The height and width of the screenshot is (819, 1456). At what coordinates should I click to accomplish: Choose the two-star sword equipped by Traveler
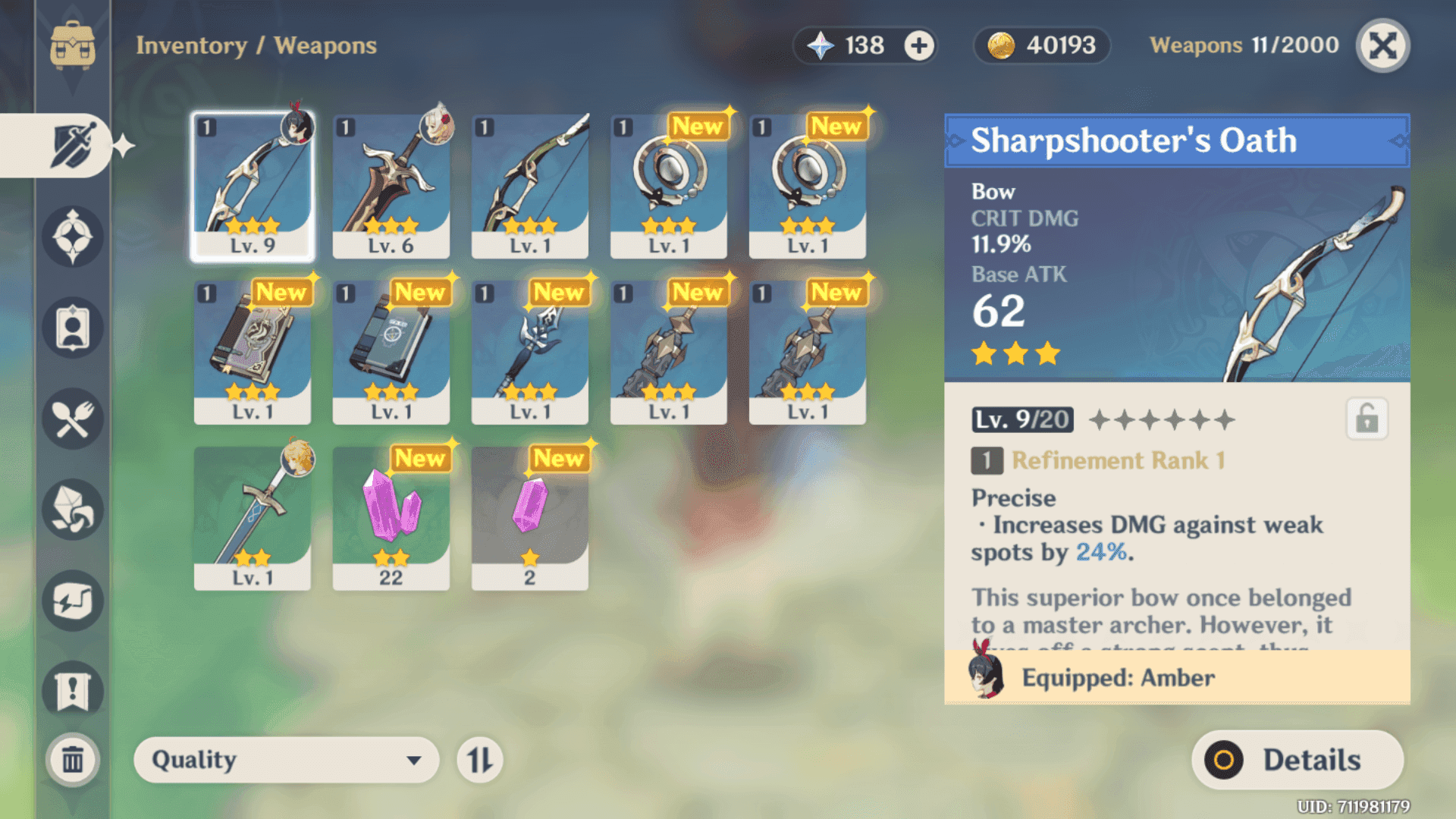[253, 518]
